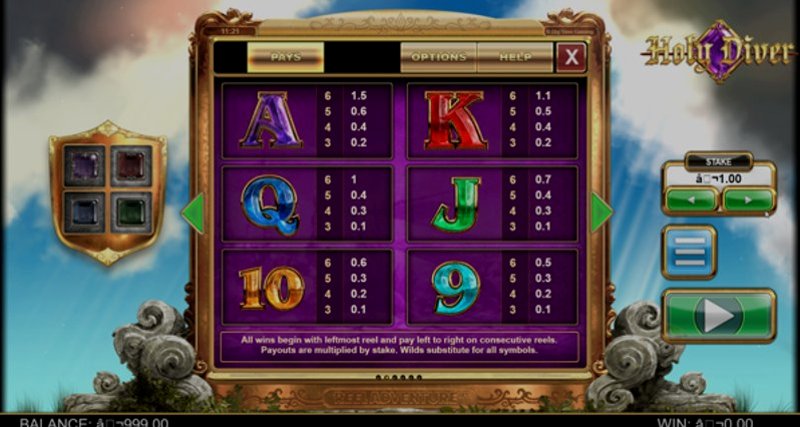The height and width of the screenshot is (427, 800).
Task: Increase the stake amount
Action: coord(748,200)
